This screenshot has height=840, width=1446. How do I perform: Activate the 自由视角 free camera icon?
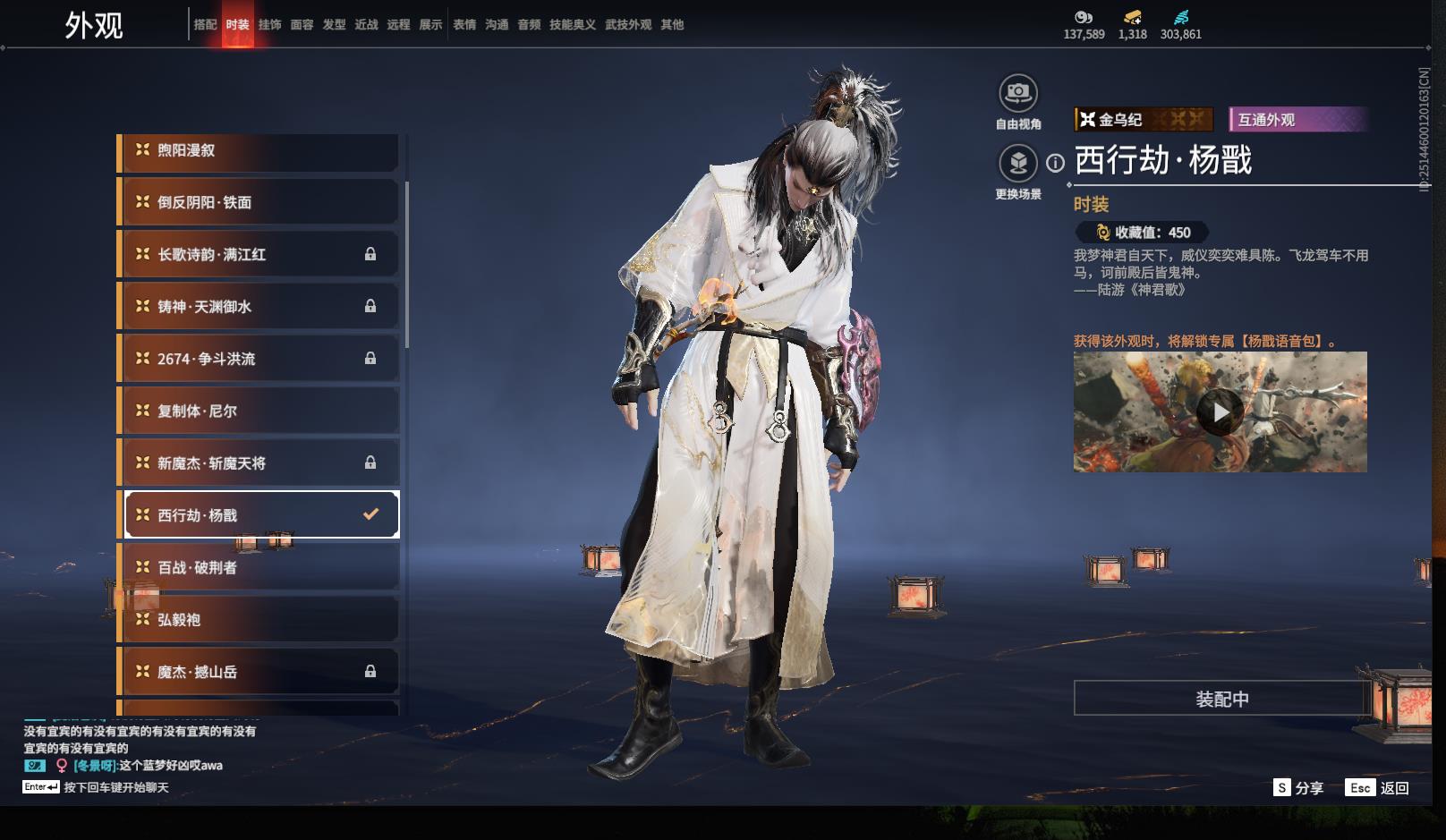pyautogui.click(x=1018, y=93)
